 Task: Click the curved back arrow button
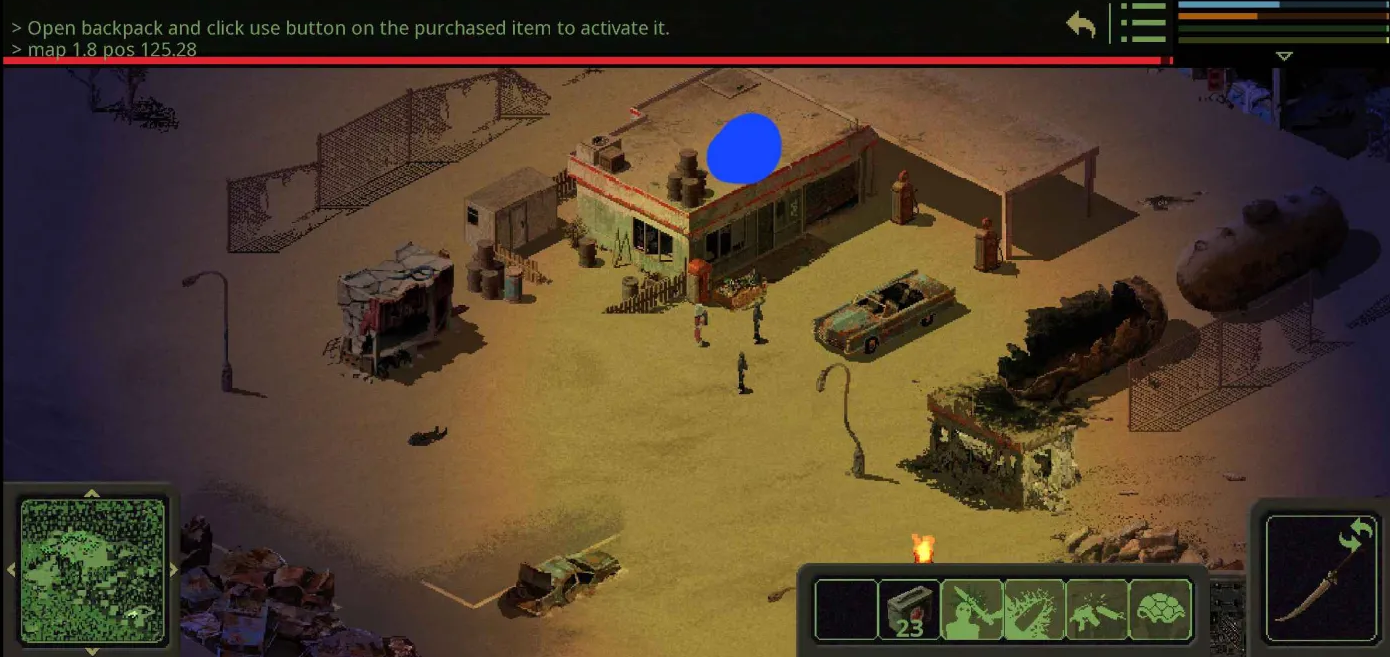click(x=1081, y=24)
